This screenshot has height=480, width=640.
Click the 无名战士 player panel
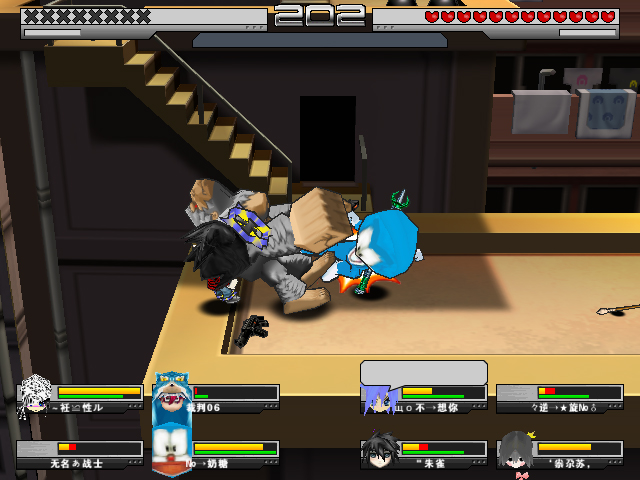(80, 455)
